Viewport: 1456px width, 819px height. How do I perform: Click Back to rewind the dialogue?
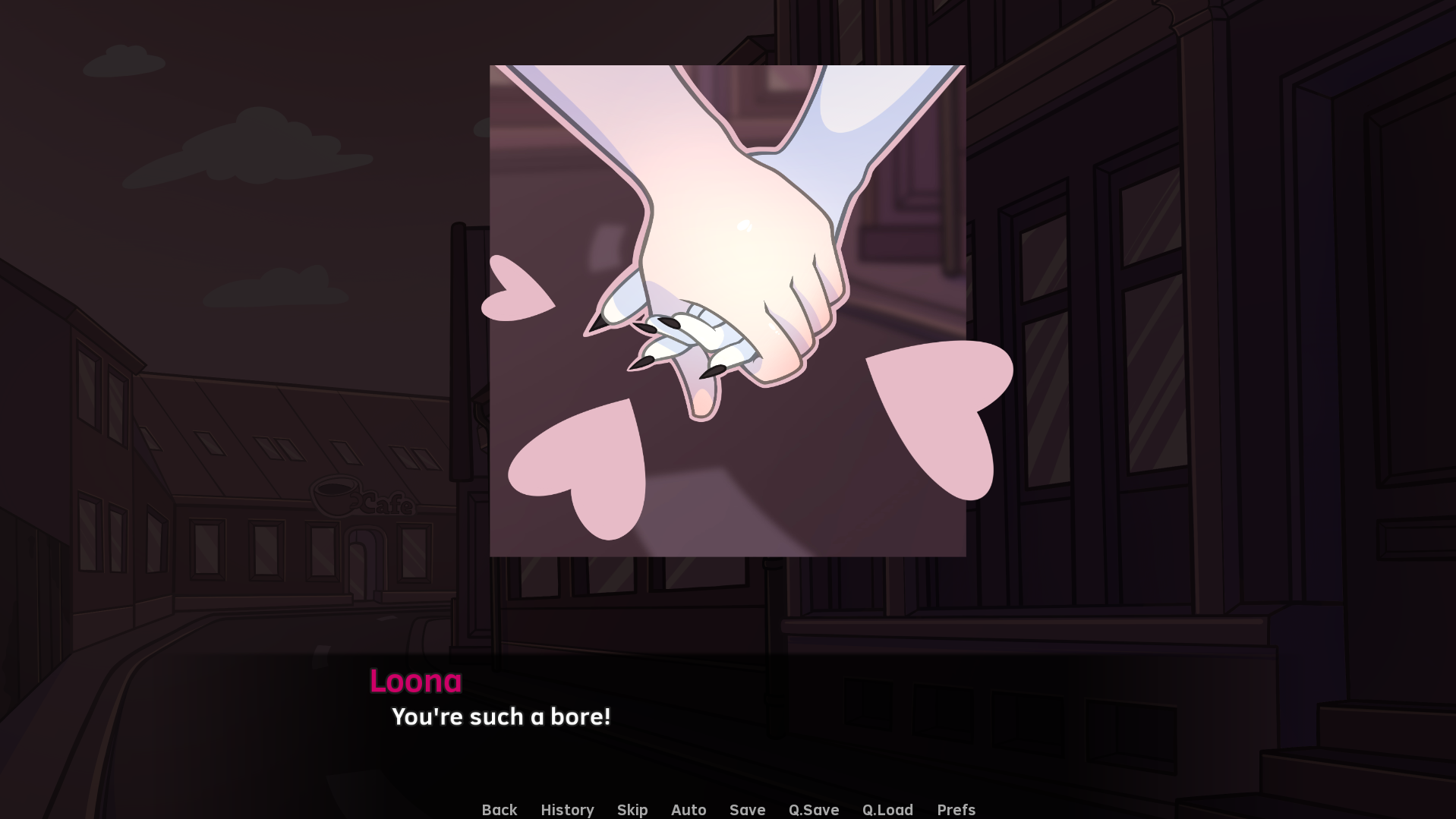[499, 809]
